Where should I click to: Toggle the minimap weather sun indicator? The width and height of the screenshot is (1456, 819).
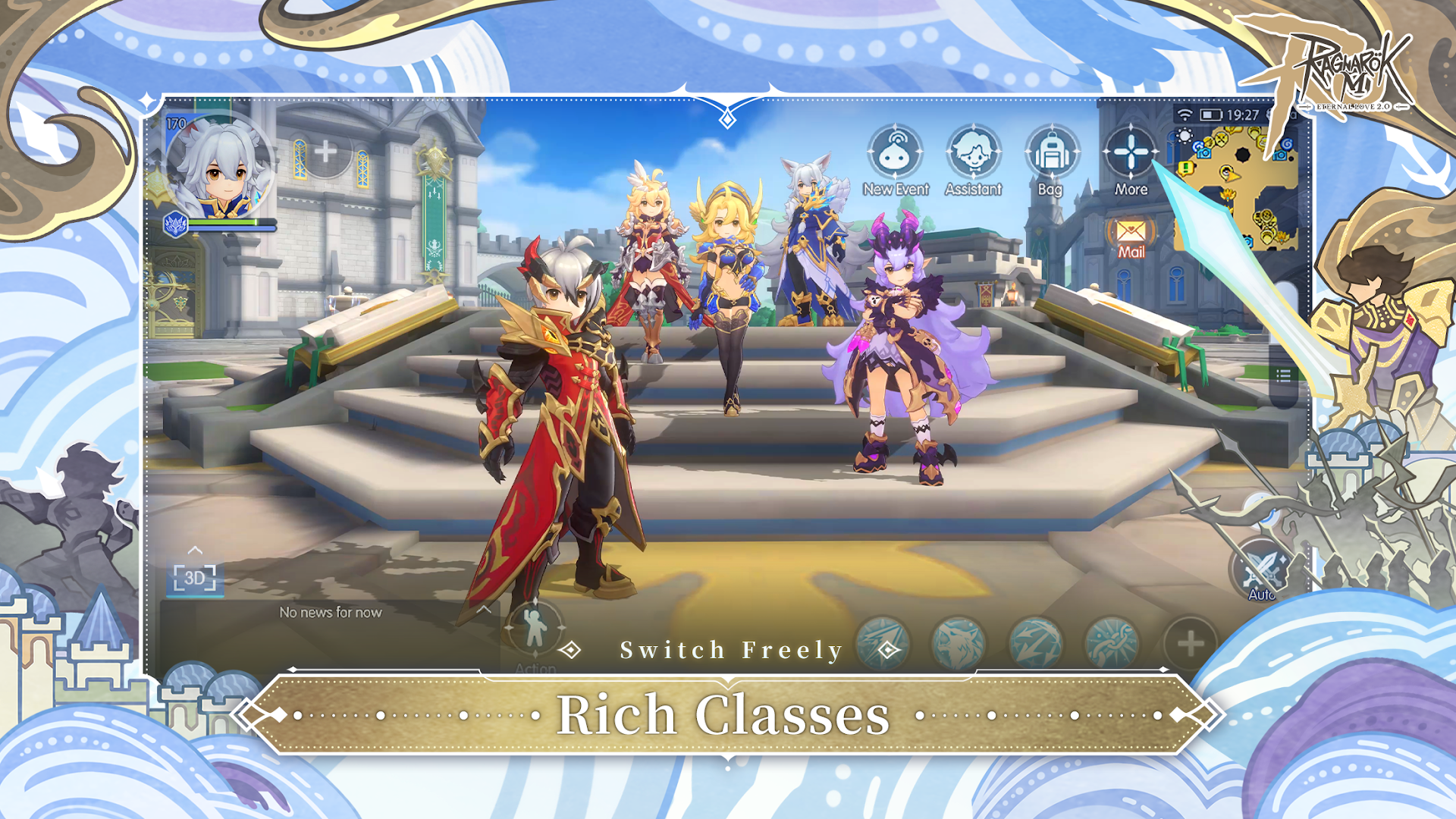[x=1185, y=136]
